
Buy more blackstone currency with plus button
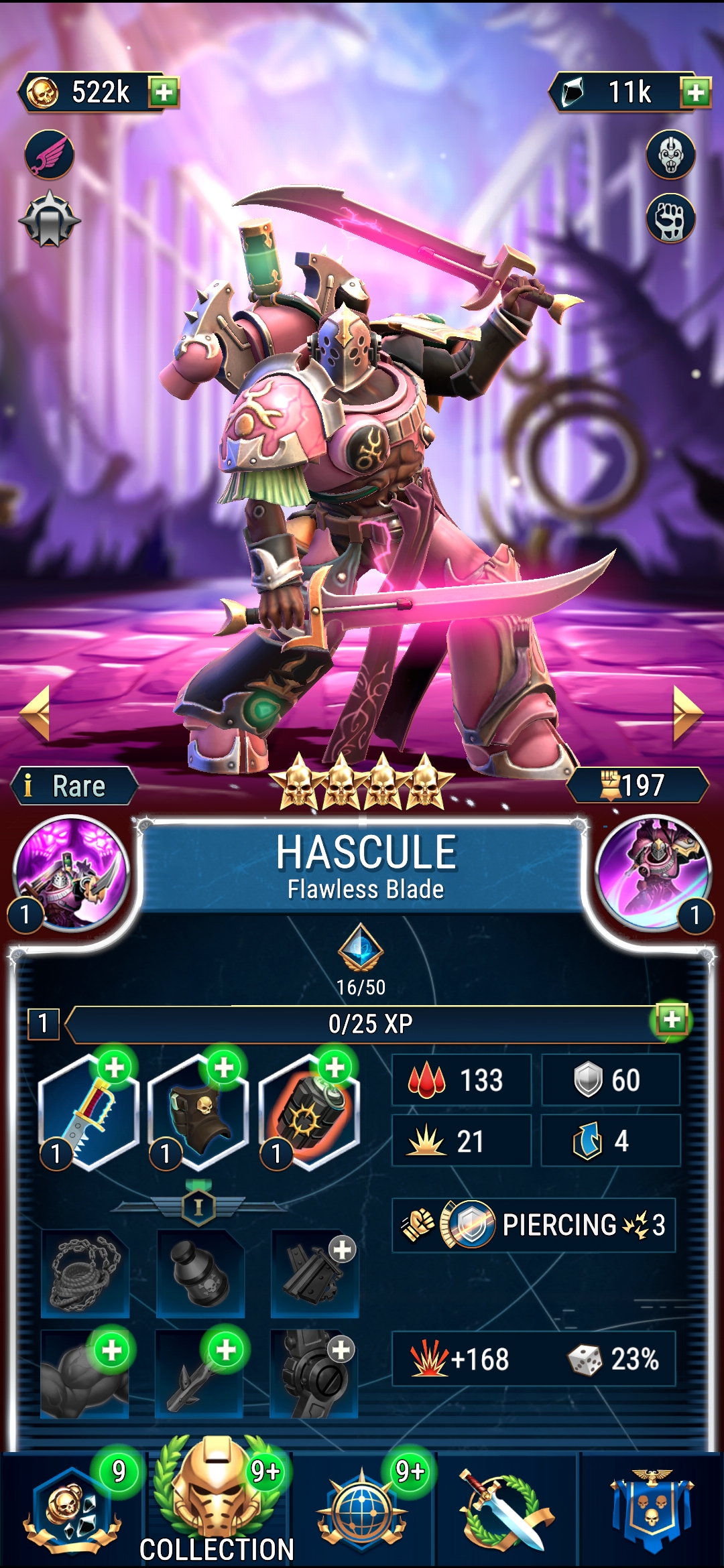[x=695, y=92]
